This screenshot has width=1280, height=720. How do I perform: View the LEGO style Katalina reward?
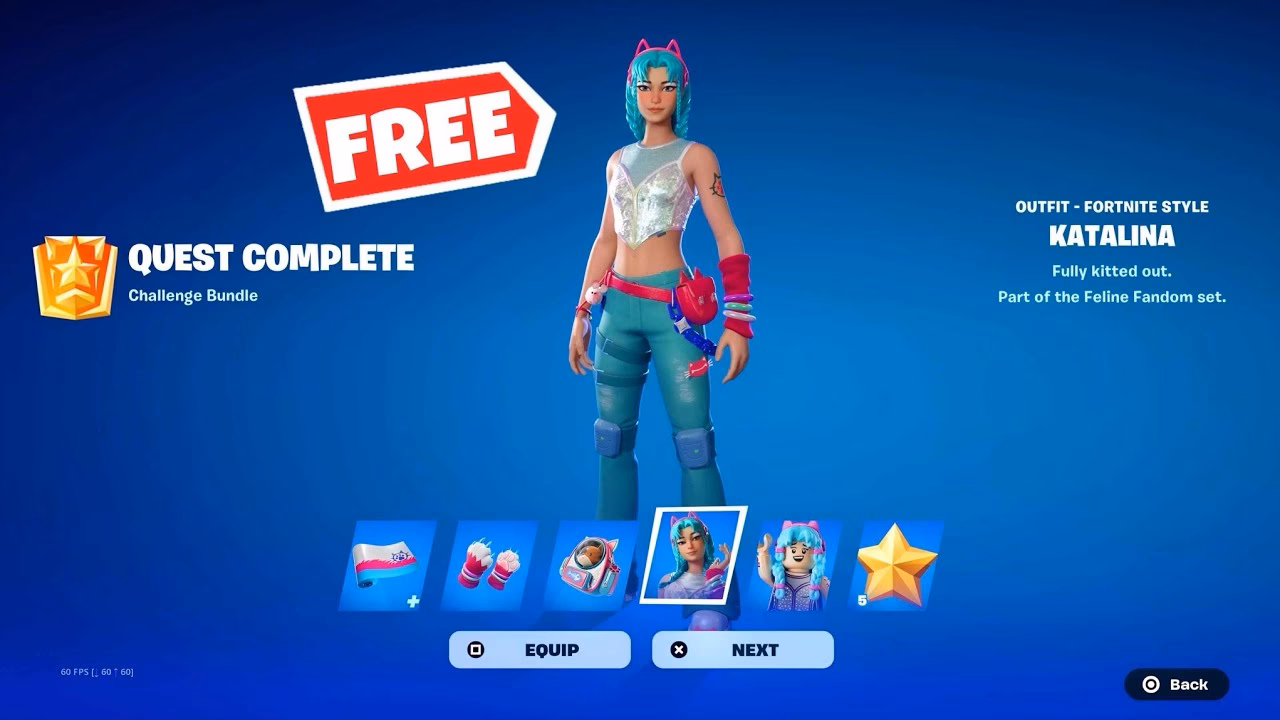coord(791,565)
